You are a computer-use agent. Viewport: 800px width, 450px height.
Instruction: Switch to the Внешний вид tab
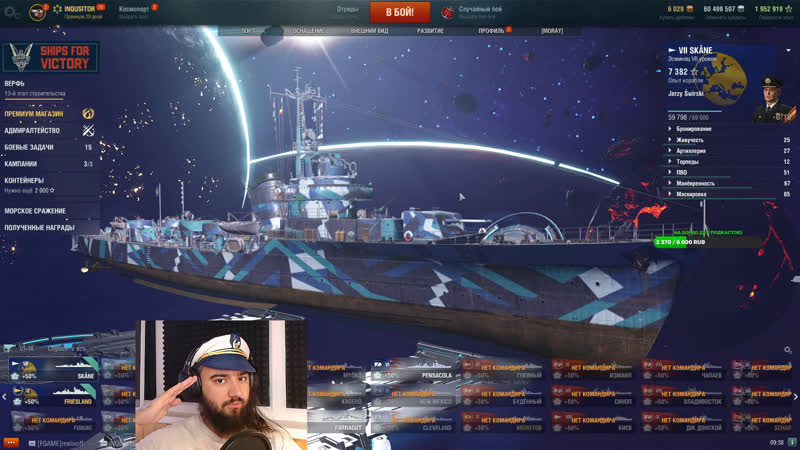coord(370,31)
